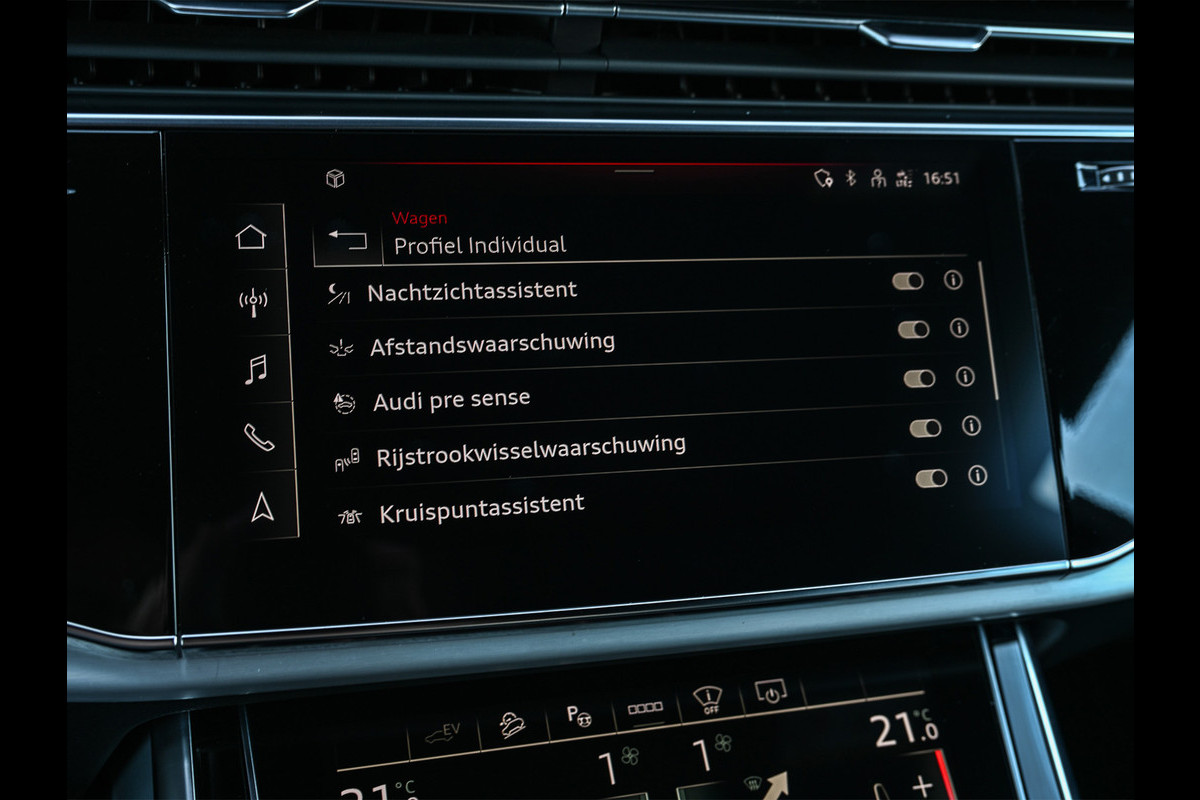Show info for Afstandswaarschuwing
The image size is (1200, 800).
point(959,328)
